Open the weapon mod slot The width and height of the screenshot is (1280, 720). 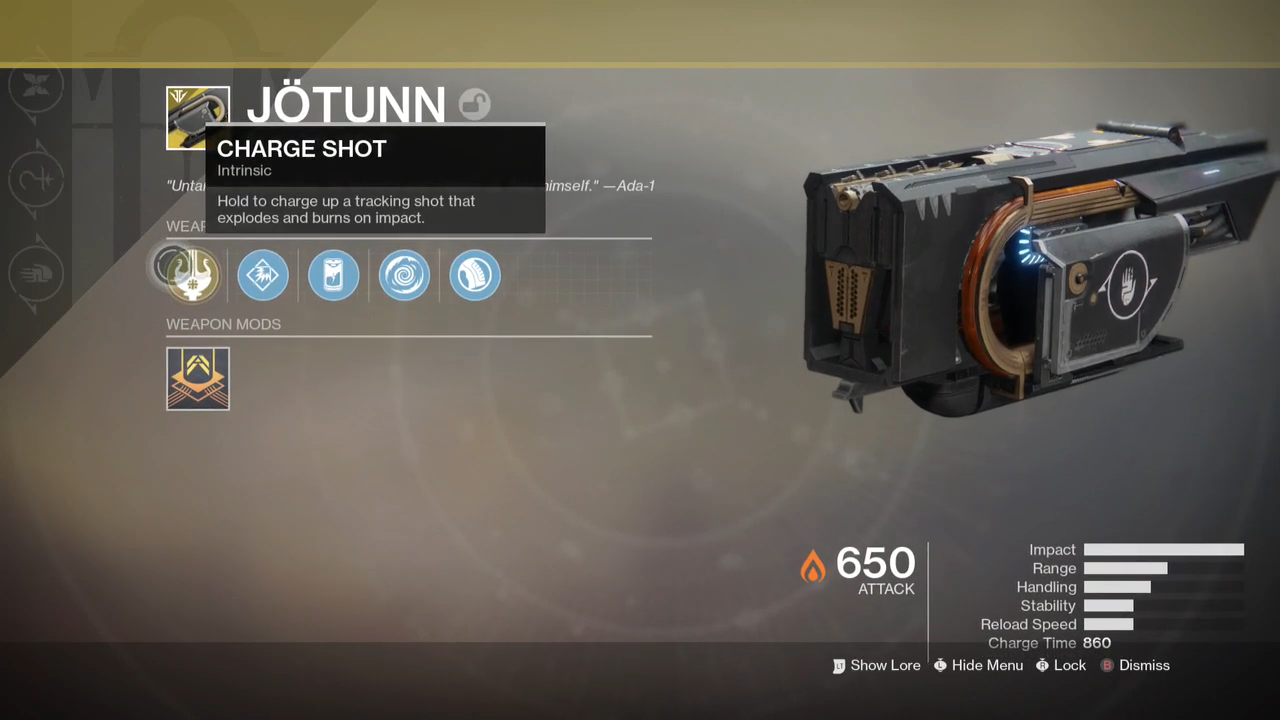pyautogui.click(x=198, y=379)
